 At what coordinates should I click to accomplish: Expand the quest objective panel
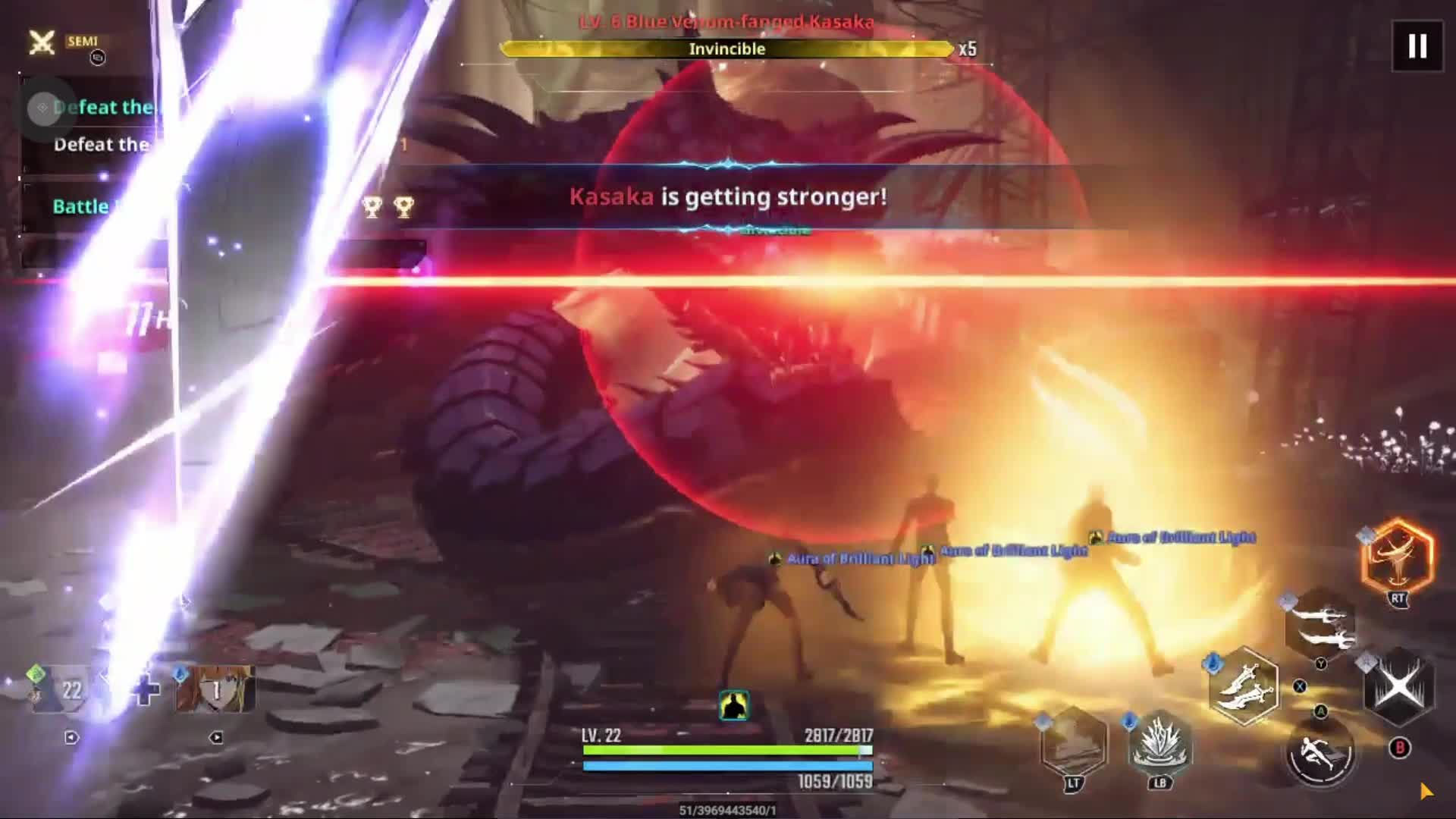(x=43, y=108)
